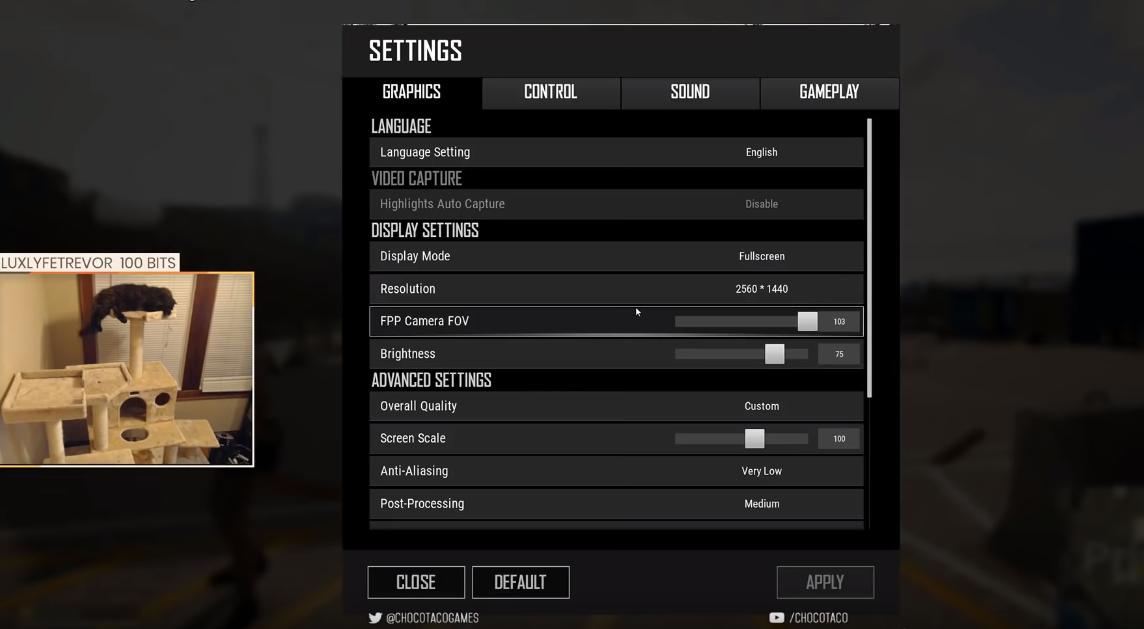Open the Gameplay tab

point(829,92)
